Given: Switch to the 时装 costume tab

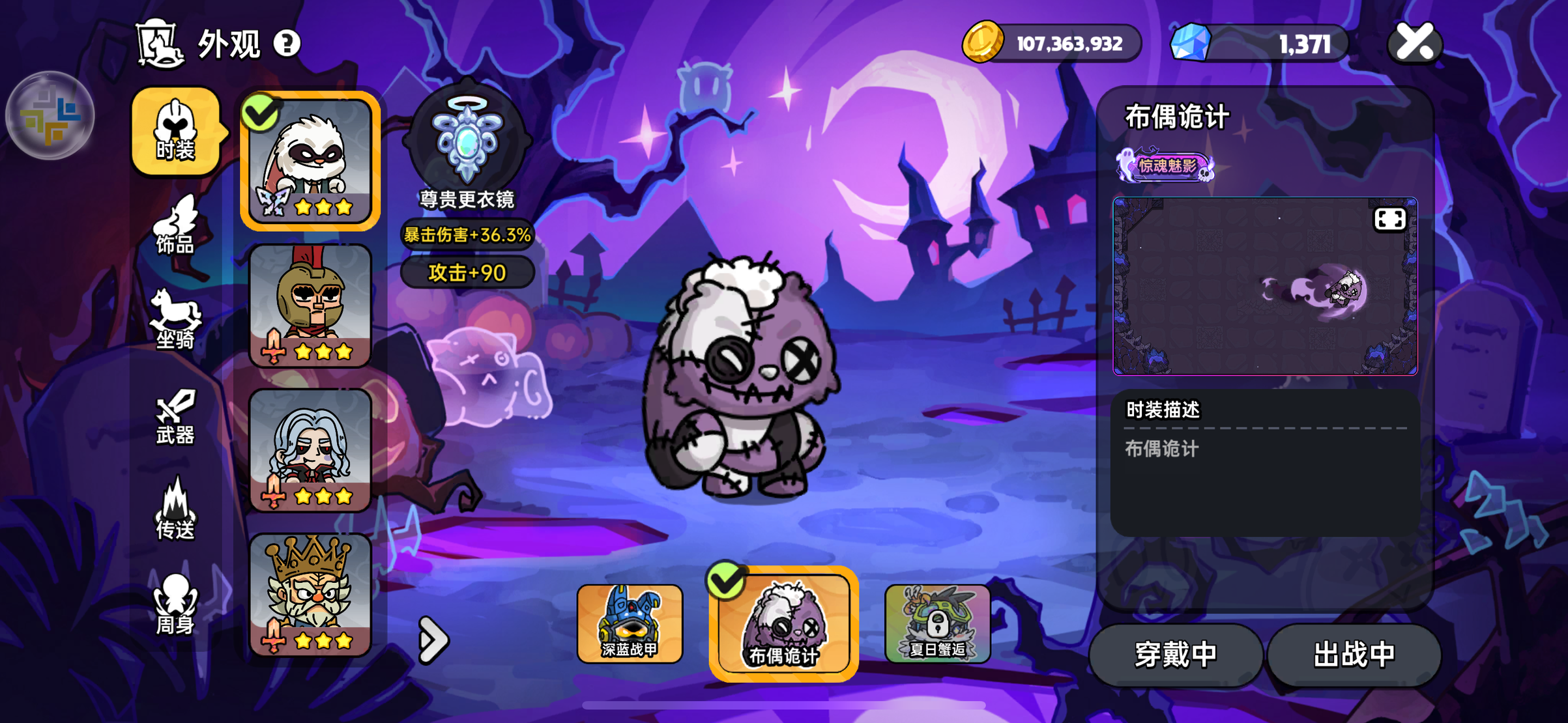Looking at the screenshot, I should pyautogui.click(x=175, y=132).
